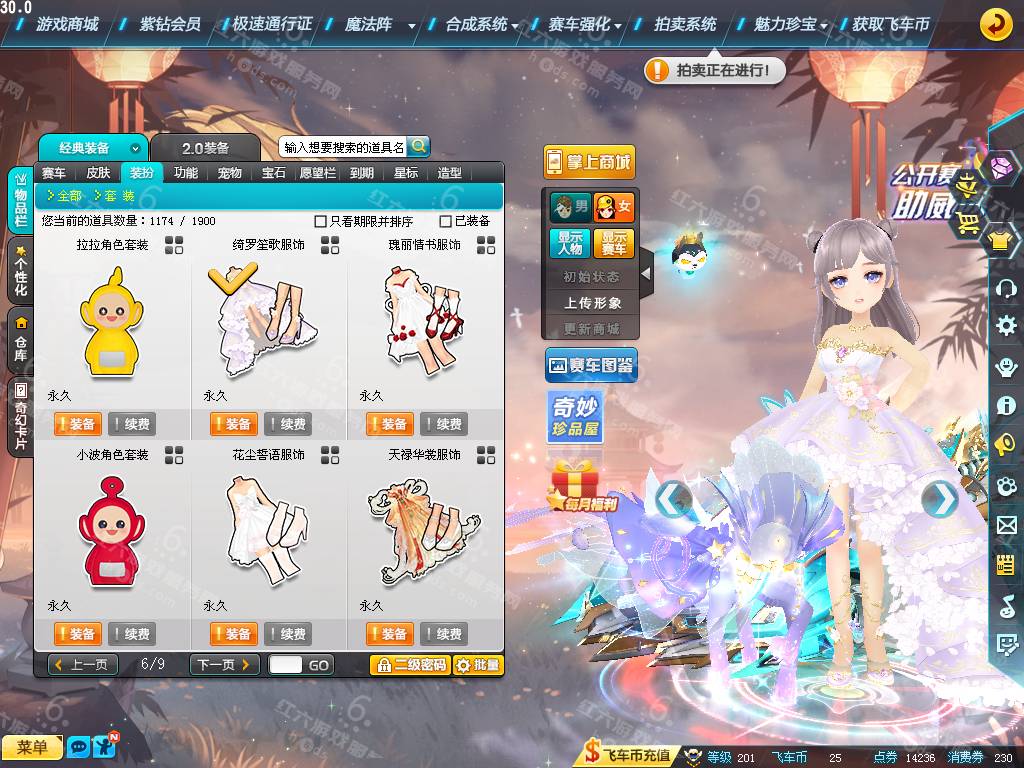The height and width of the screenshot is (768, 1024).
Task: Select the red 小波角色套装 costume item
Action: click(112, 533)
